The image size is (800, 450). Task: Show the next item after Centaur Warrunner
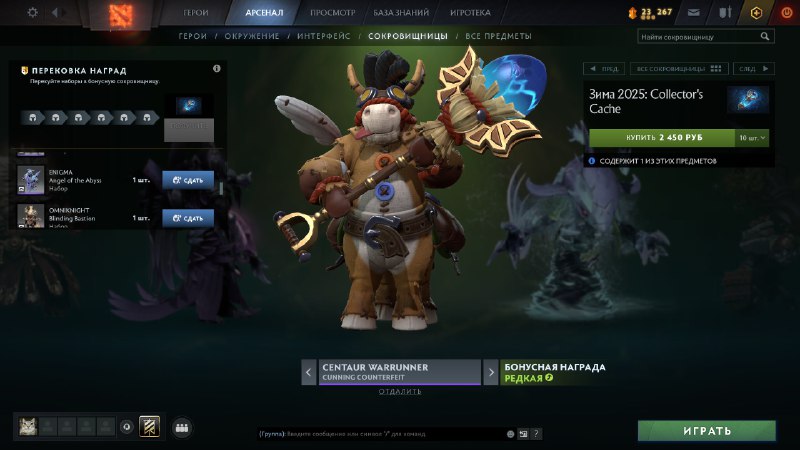491,373
